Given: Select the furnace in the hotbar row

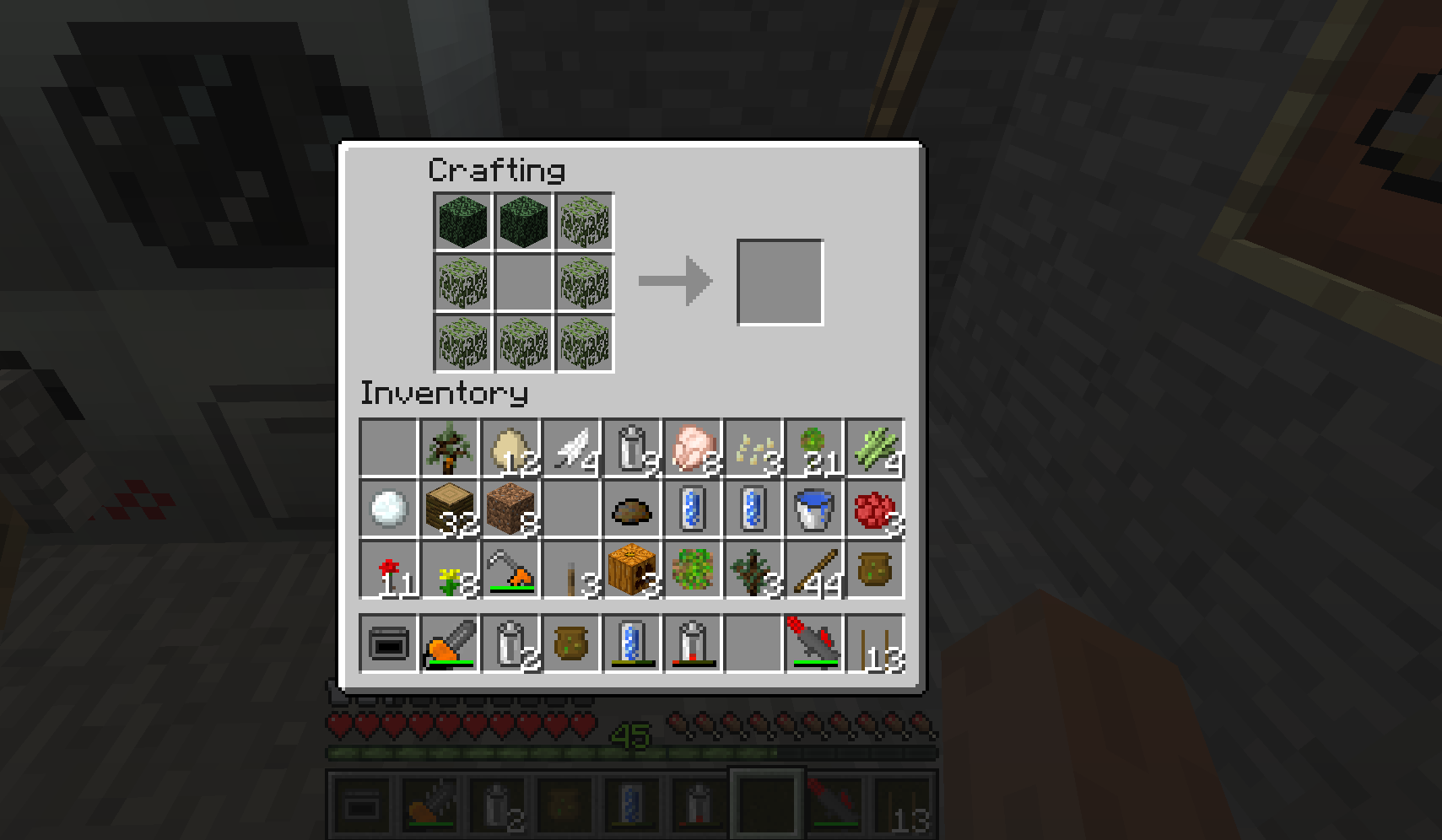Looking at the screenshot, I should (390, 644).
